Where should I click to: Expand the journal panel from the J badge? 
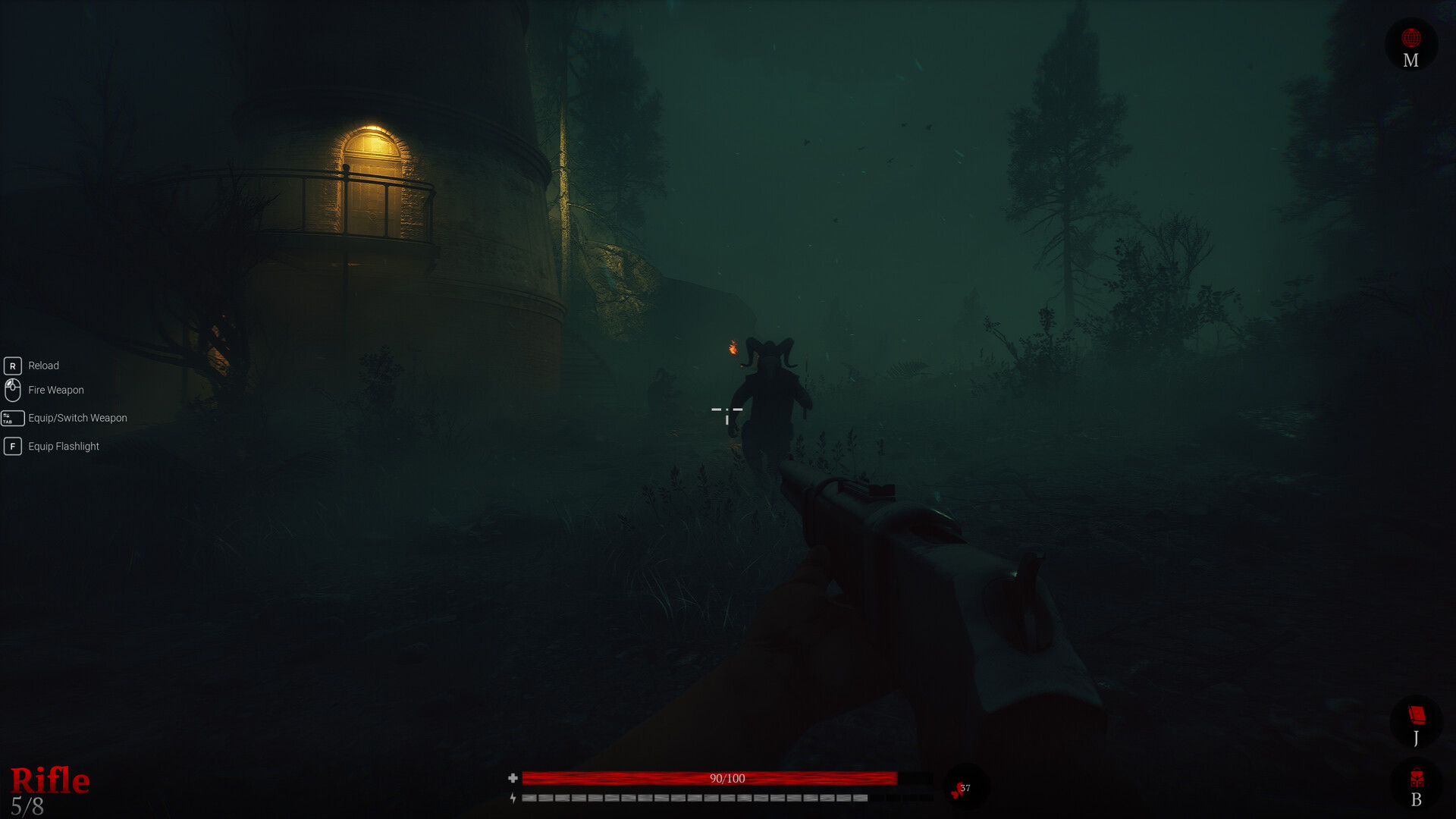tap(1417, 720)
